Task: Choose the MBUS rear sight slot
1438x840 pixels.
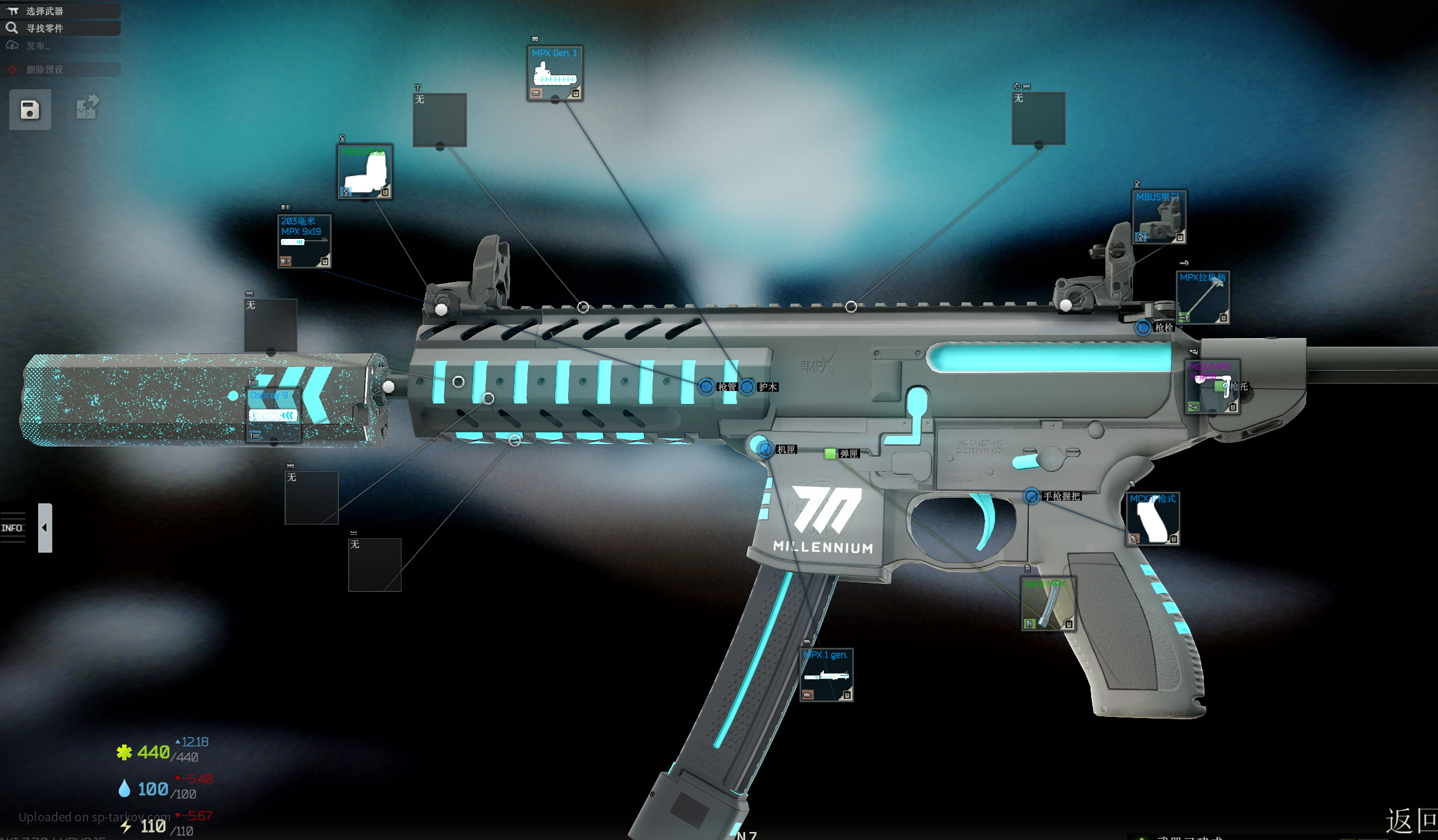Action: click(1158, 217)
